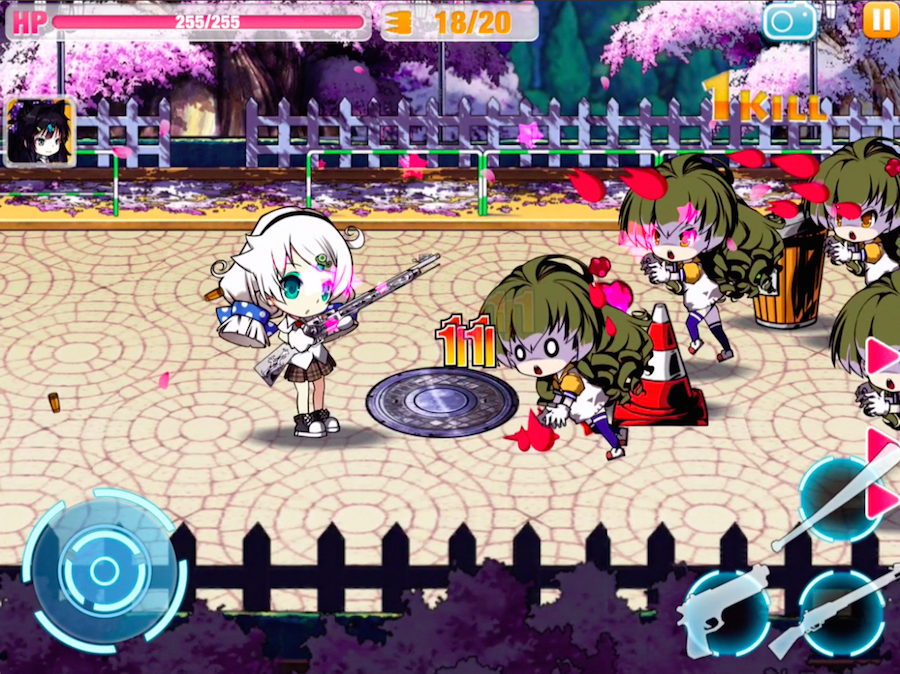The height and width of the screenshot is (674, 900).
Task: Attack with the baseball bat button
Action: [839, 499]
